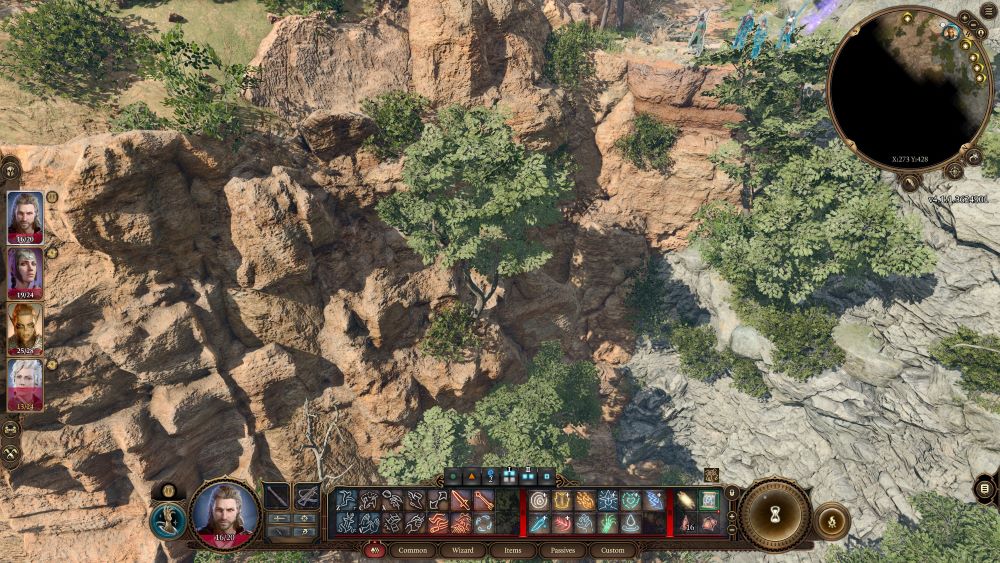The width and height of the screenshot is (1000, 563).
Task: Select the white-haired party member portrait
Action: (25, 383)
